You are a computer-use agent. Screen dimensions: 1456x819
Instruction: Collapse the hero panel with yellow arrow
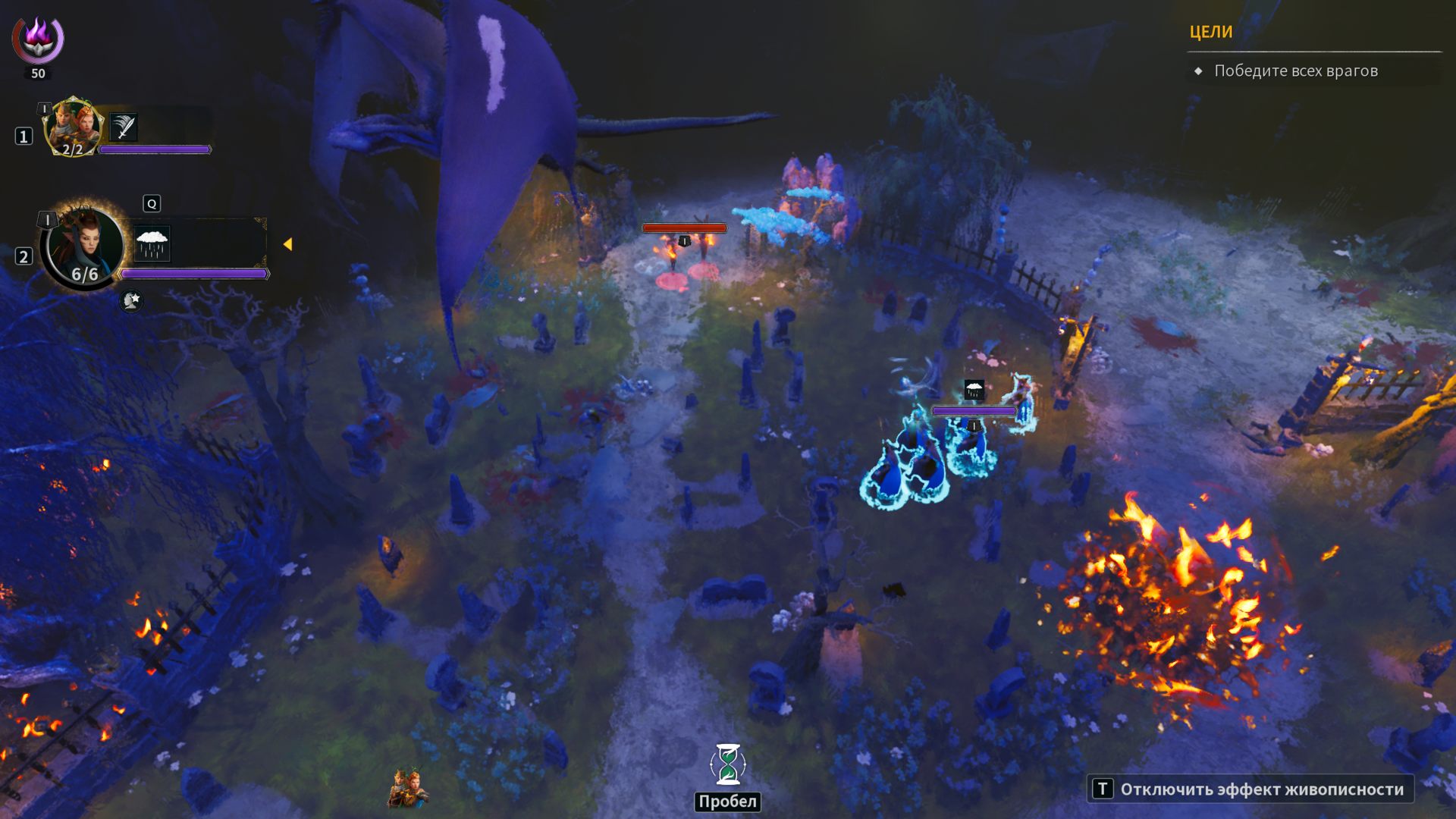(x=287, y=244)
